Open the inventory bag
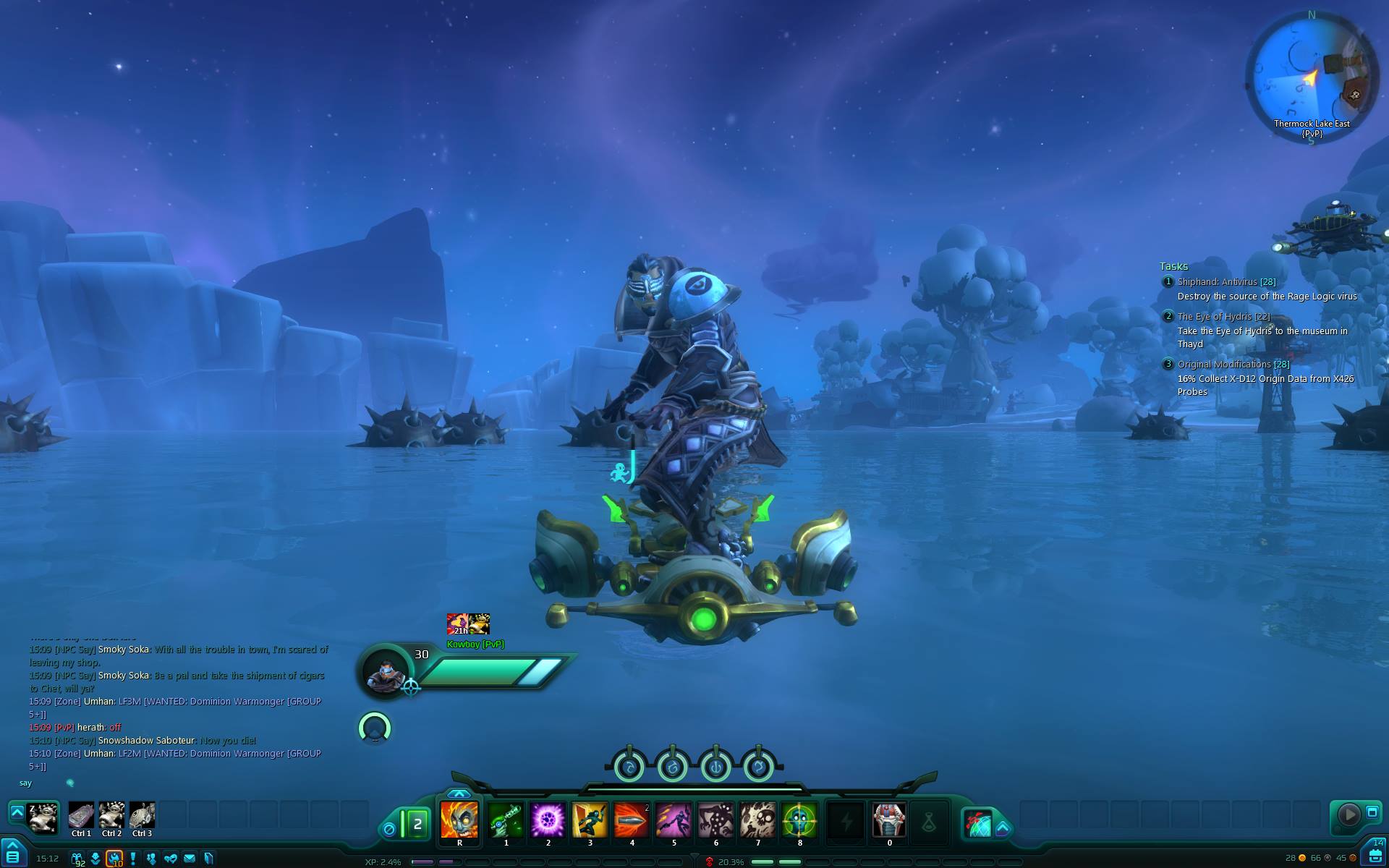The width and height of the screenshot is (1389, 868). click(1375, 856)
